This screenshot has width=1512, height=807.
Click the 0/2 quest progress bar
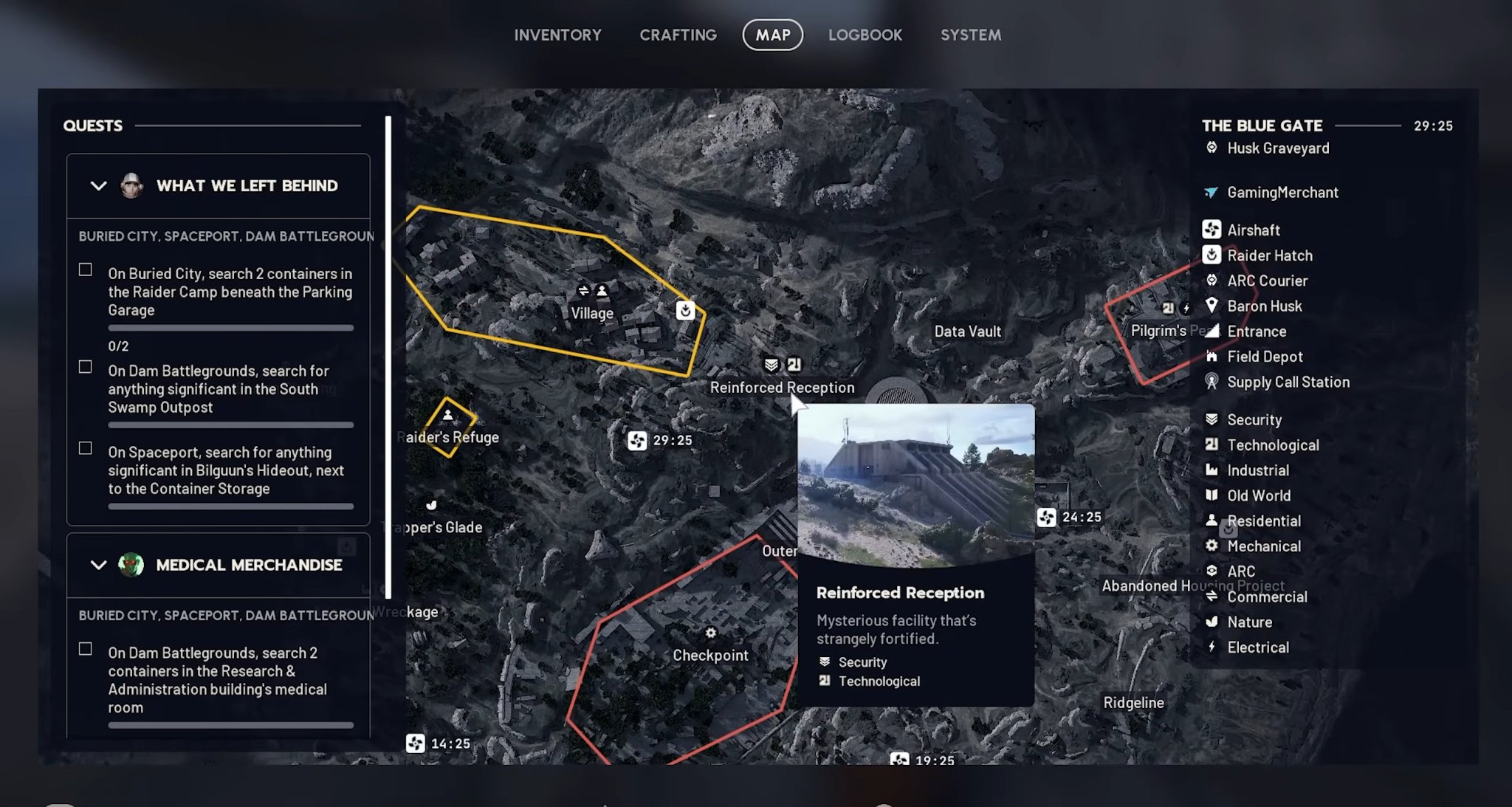click(x=230, y=328)
